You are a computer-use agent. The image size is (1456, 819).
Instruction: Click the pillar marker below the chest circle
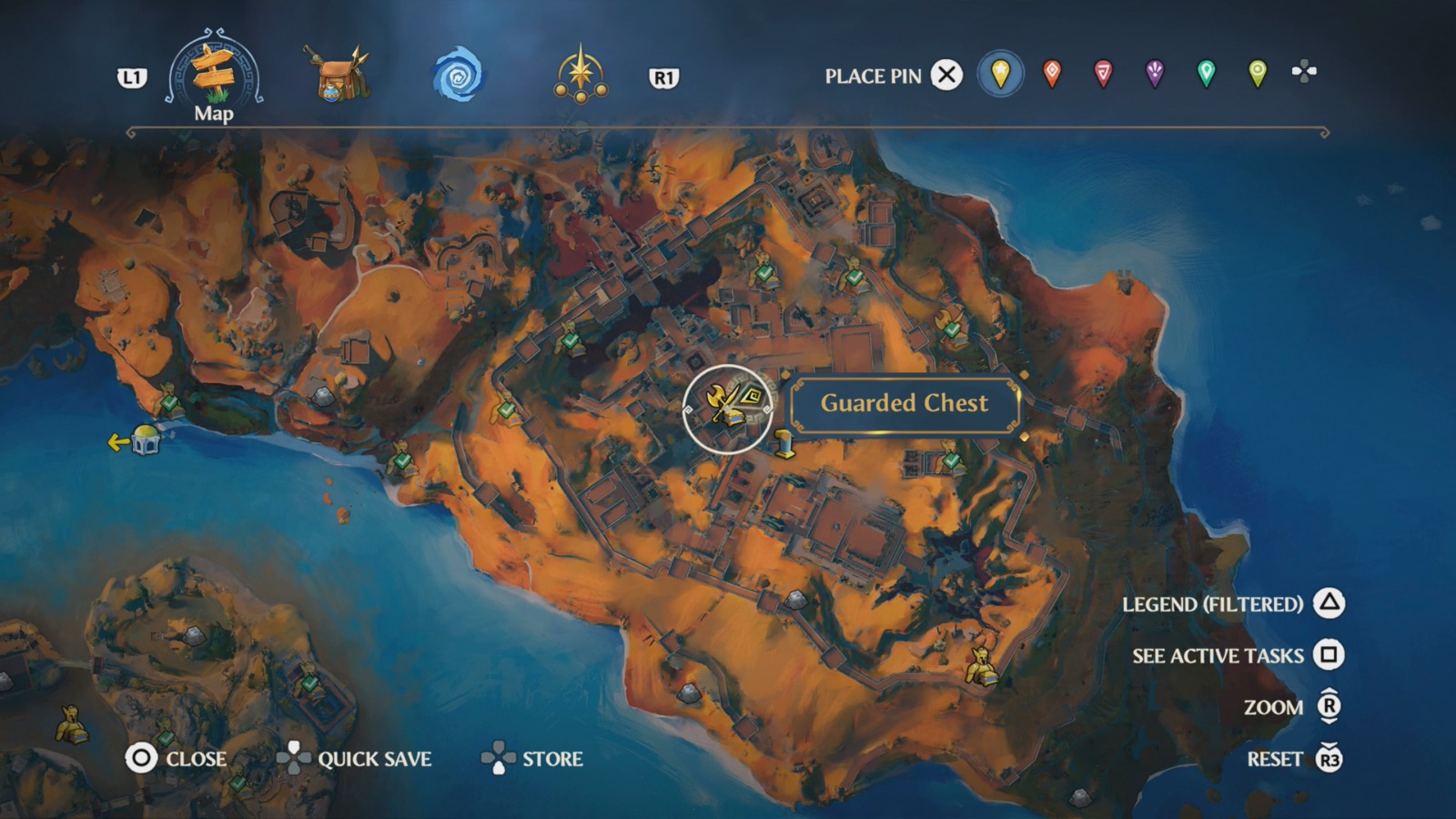[x=784, y=444]
